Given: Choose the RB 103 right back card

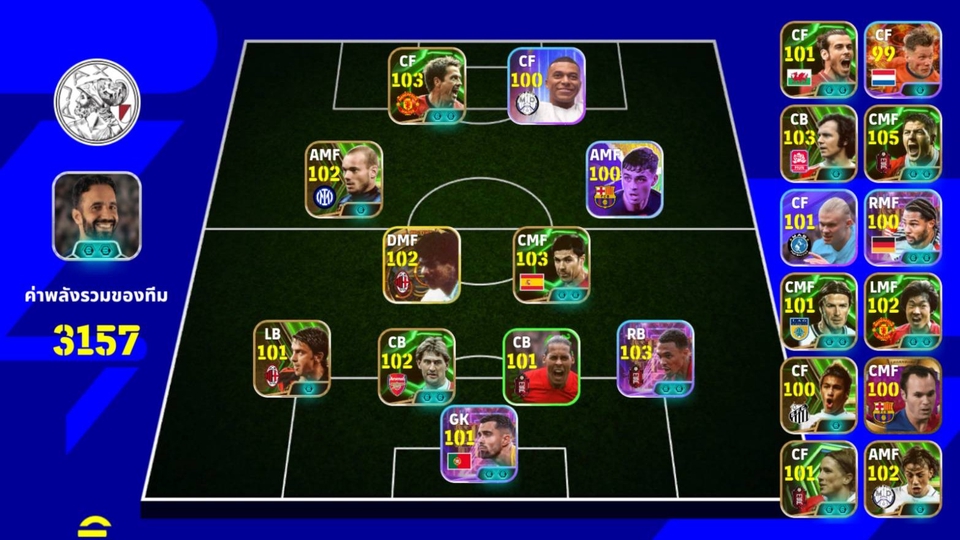Looking at the screenshot, I should coord(655,358).
